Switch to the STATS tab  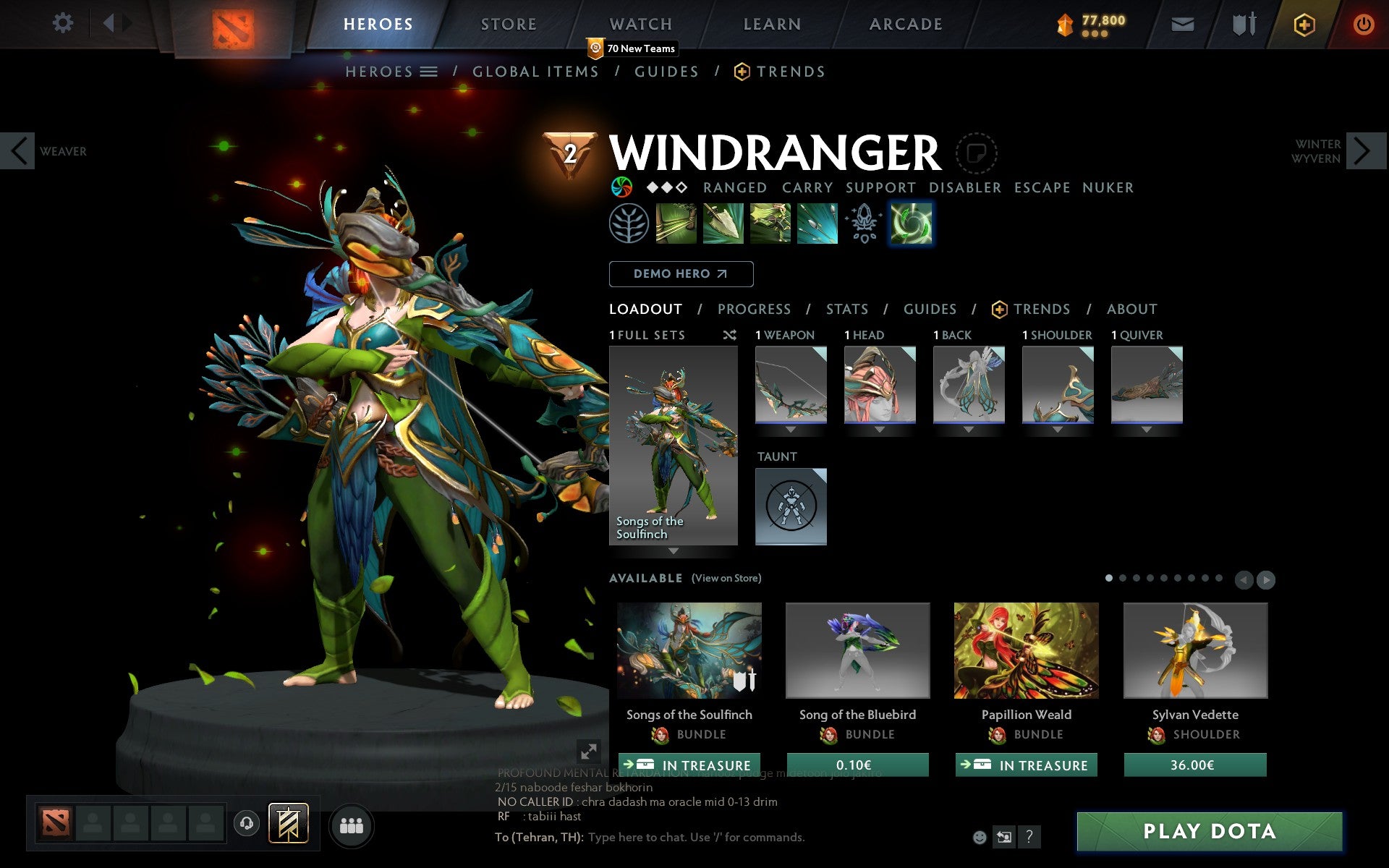coord(846,309)
